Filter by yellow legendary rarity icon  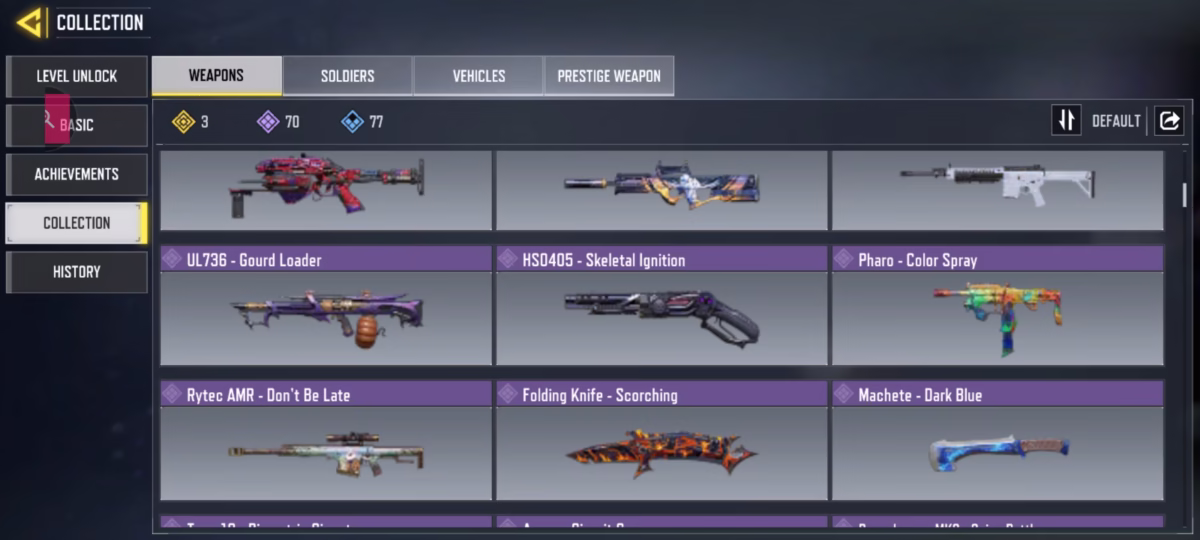point(183,122)
